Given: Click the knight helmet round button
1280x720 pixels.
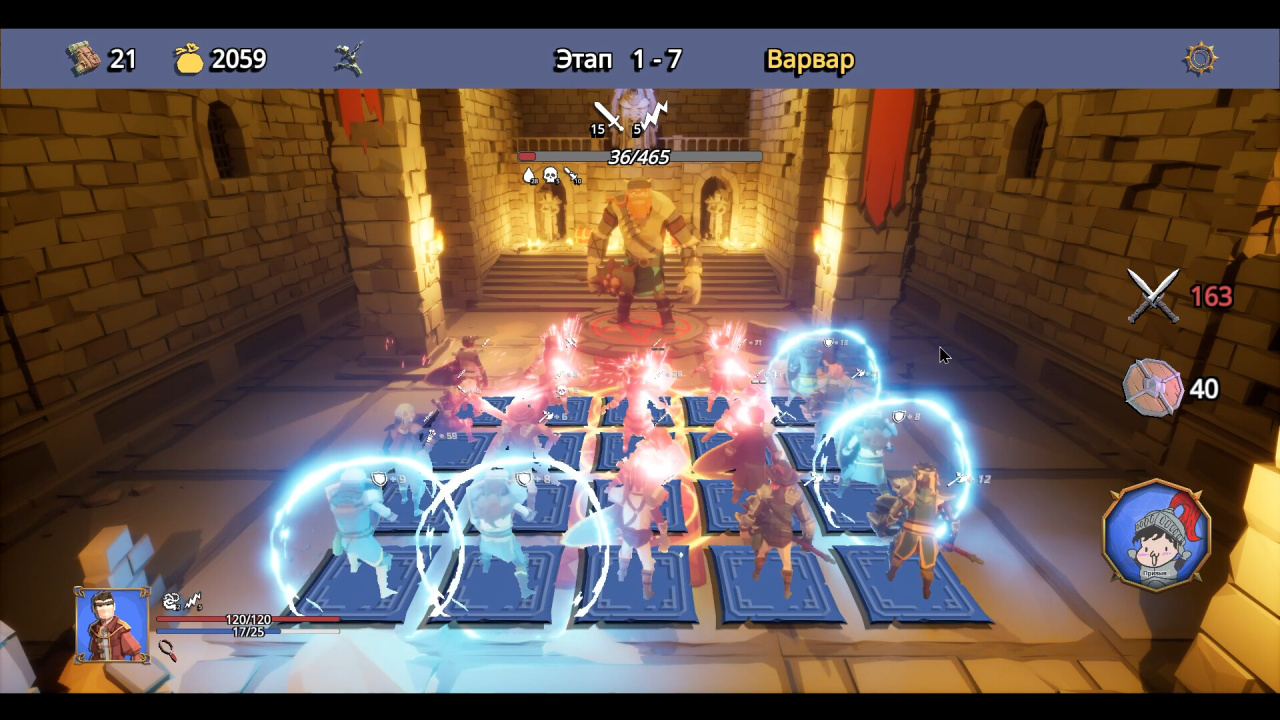Looking at the screenshot, I should tap(1156, 534).
